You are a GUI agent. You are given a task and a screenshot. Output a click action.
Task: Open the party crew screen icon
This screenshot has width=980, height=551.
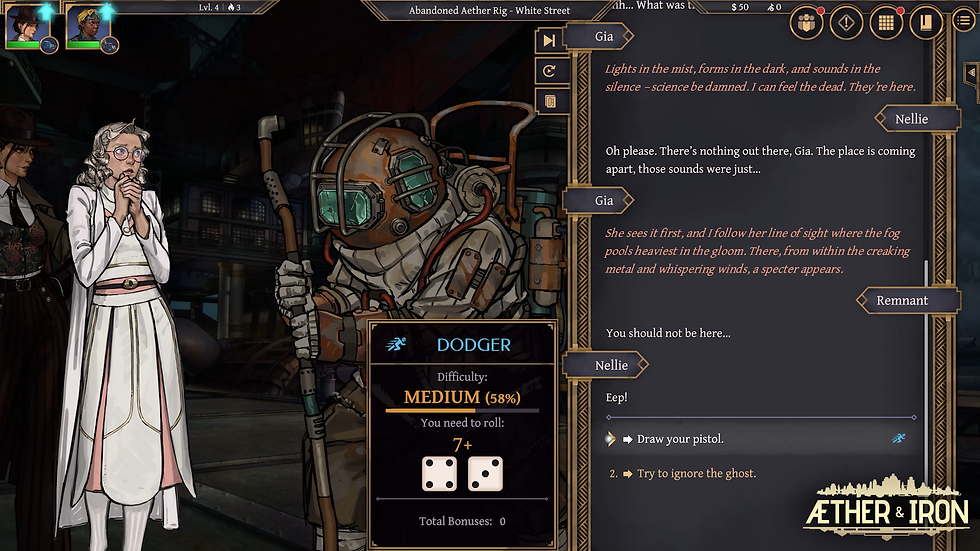[x=807, y=23]
